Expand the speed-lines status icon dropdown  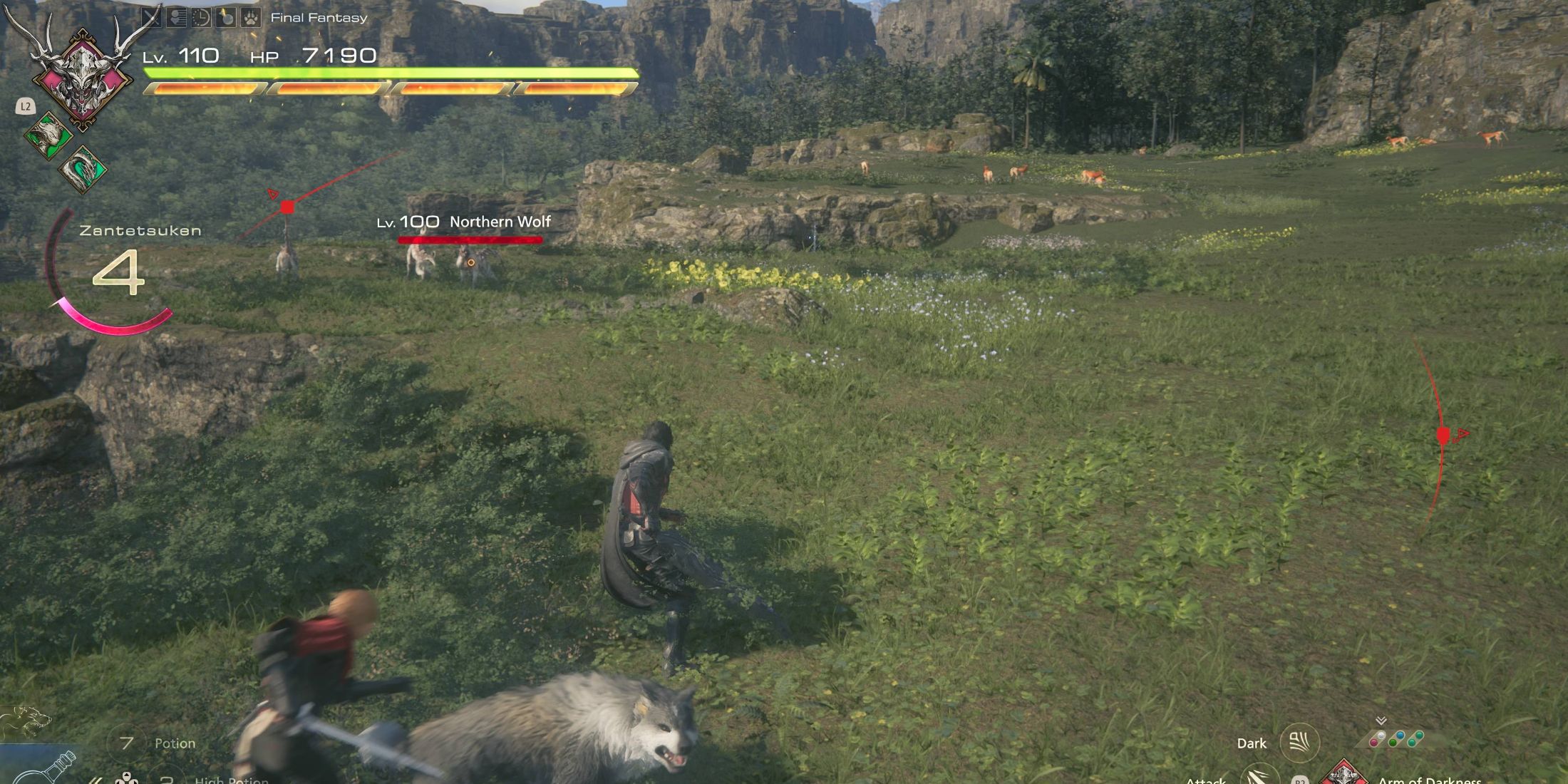click(x=178, y=16)
